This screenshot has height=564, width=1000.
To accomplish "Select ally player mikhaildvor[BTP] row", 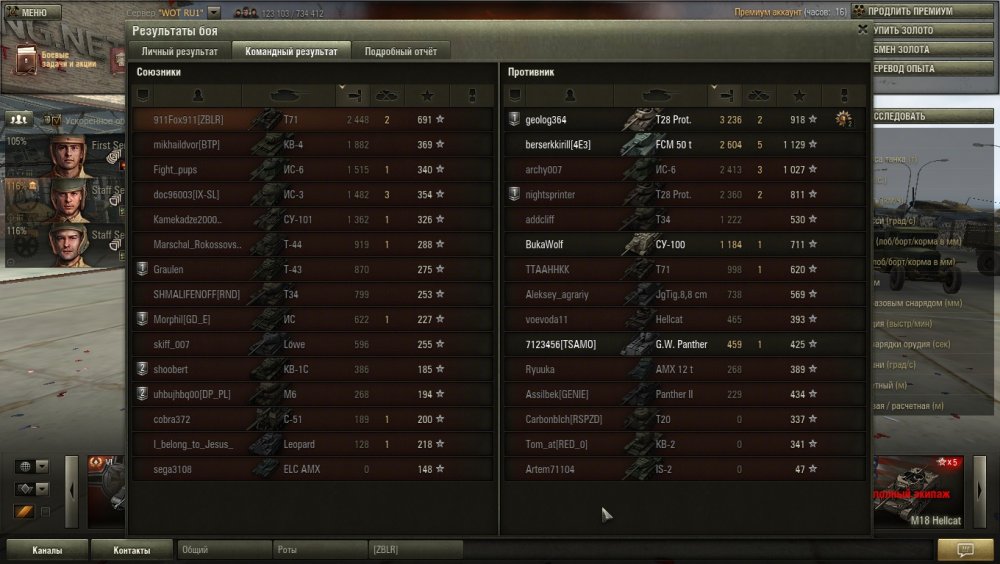I will pos(312,145).
